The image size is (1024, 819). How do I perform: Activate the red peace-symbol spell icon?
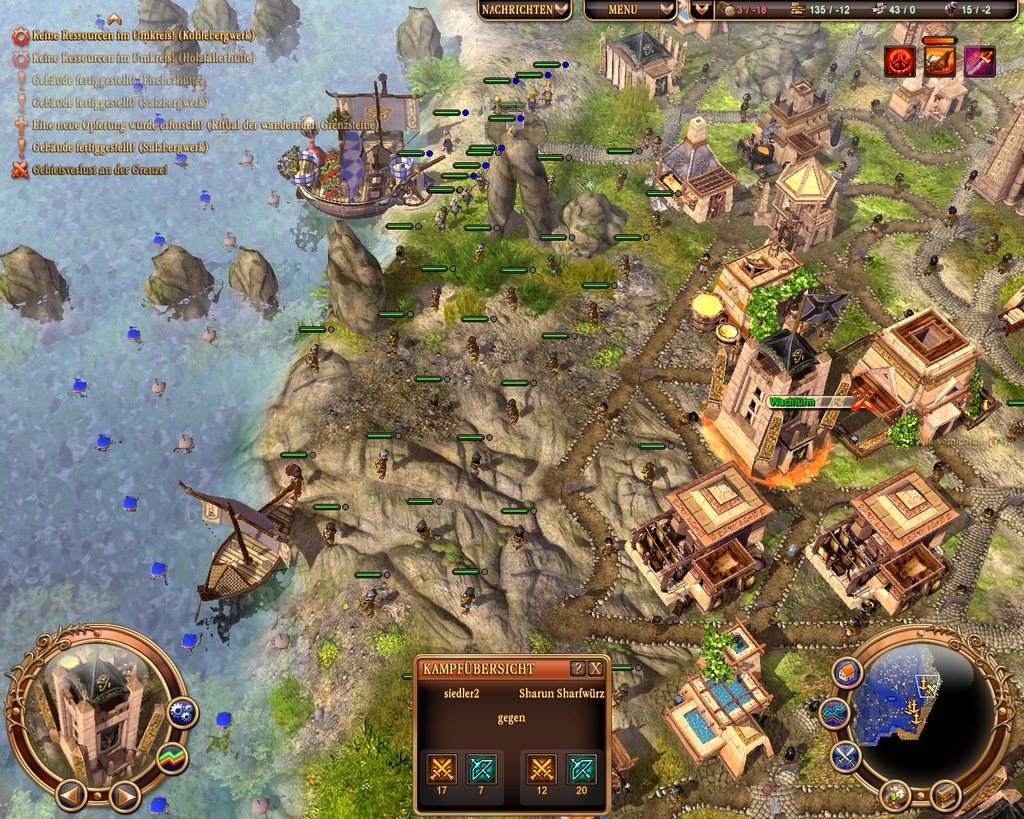coord(899,61)
